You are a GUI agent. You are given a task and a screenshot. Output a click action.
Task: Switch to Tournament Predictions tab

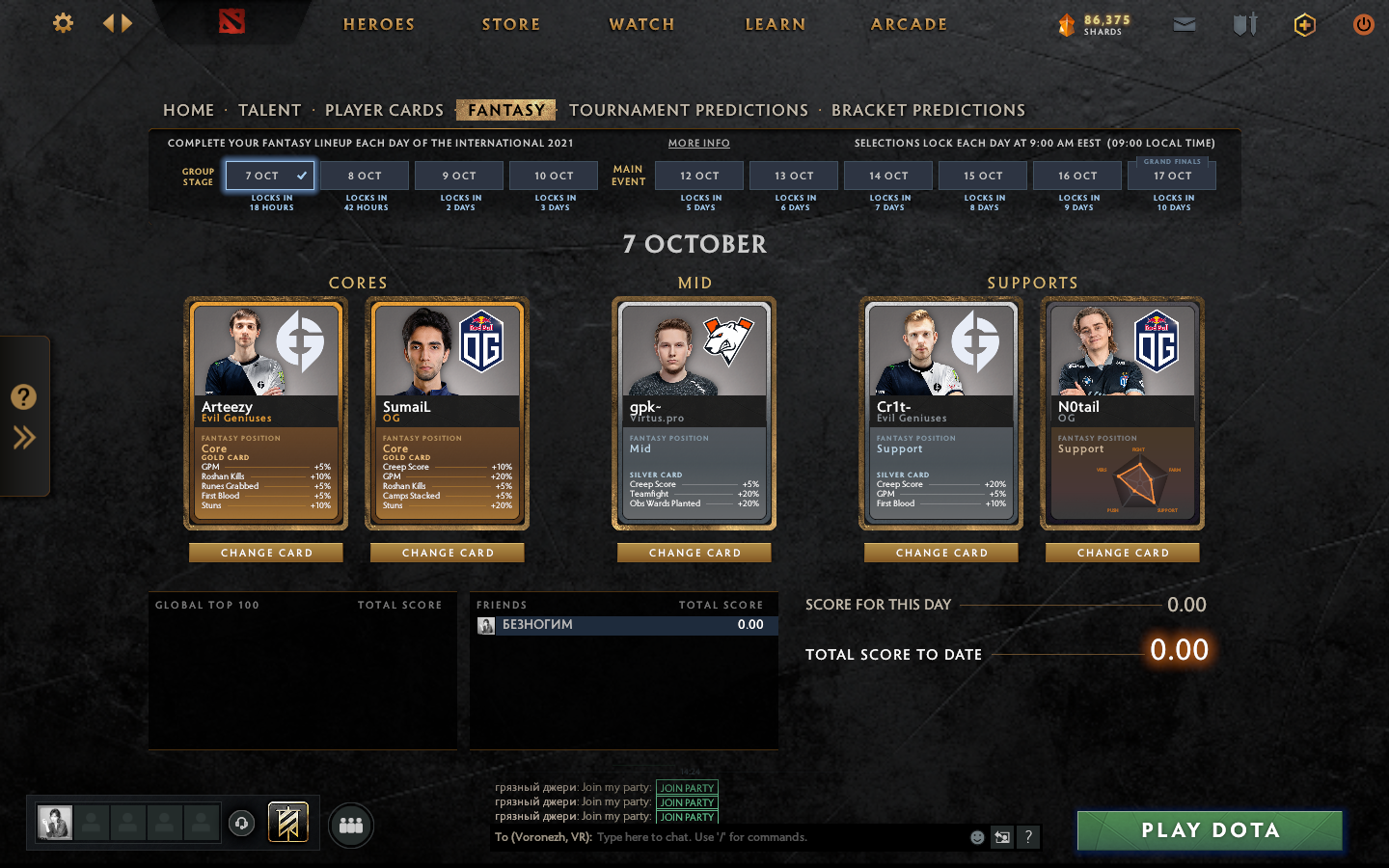click(689, 110)
